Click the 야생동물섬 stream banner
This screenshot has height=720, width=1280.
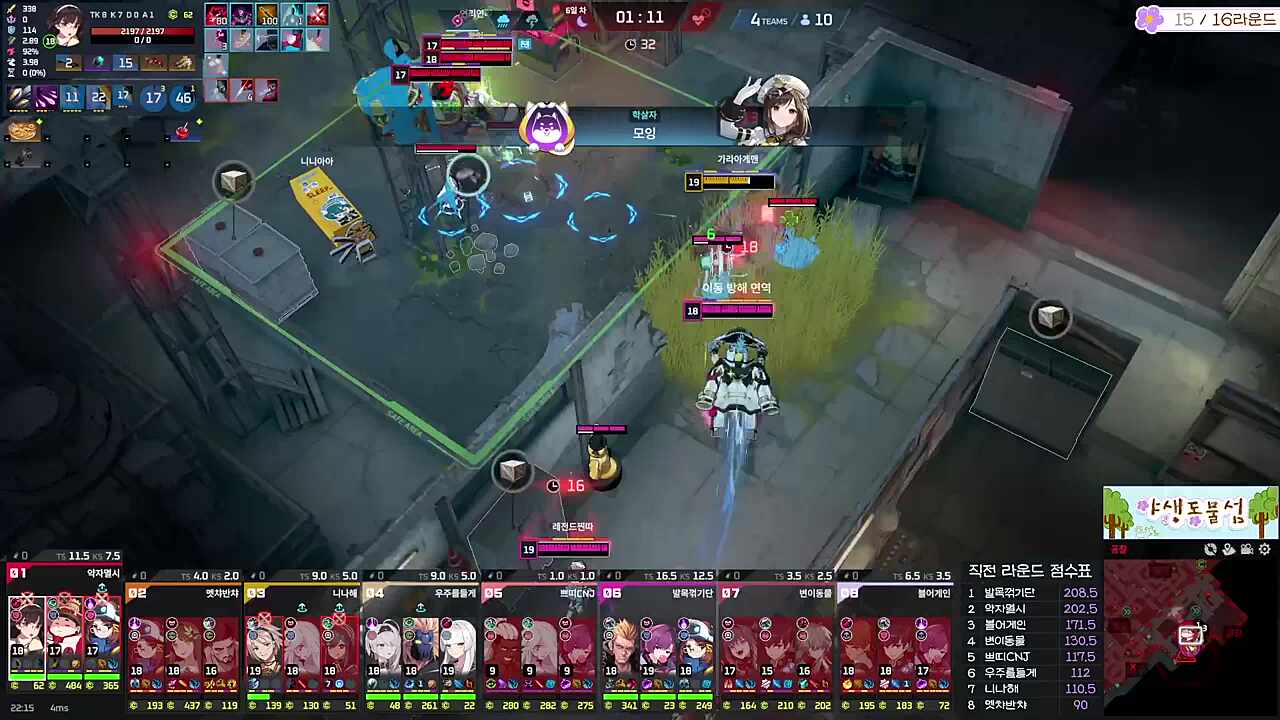tap(1190, 512)
